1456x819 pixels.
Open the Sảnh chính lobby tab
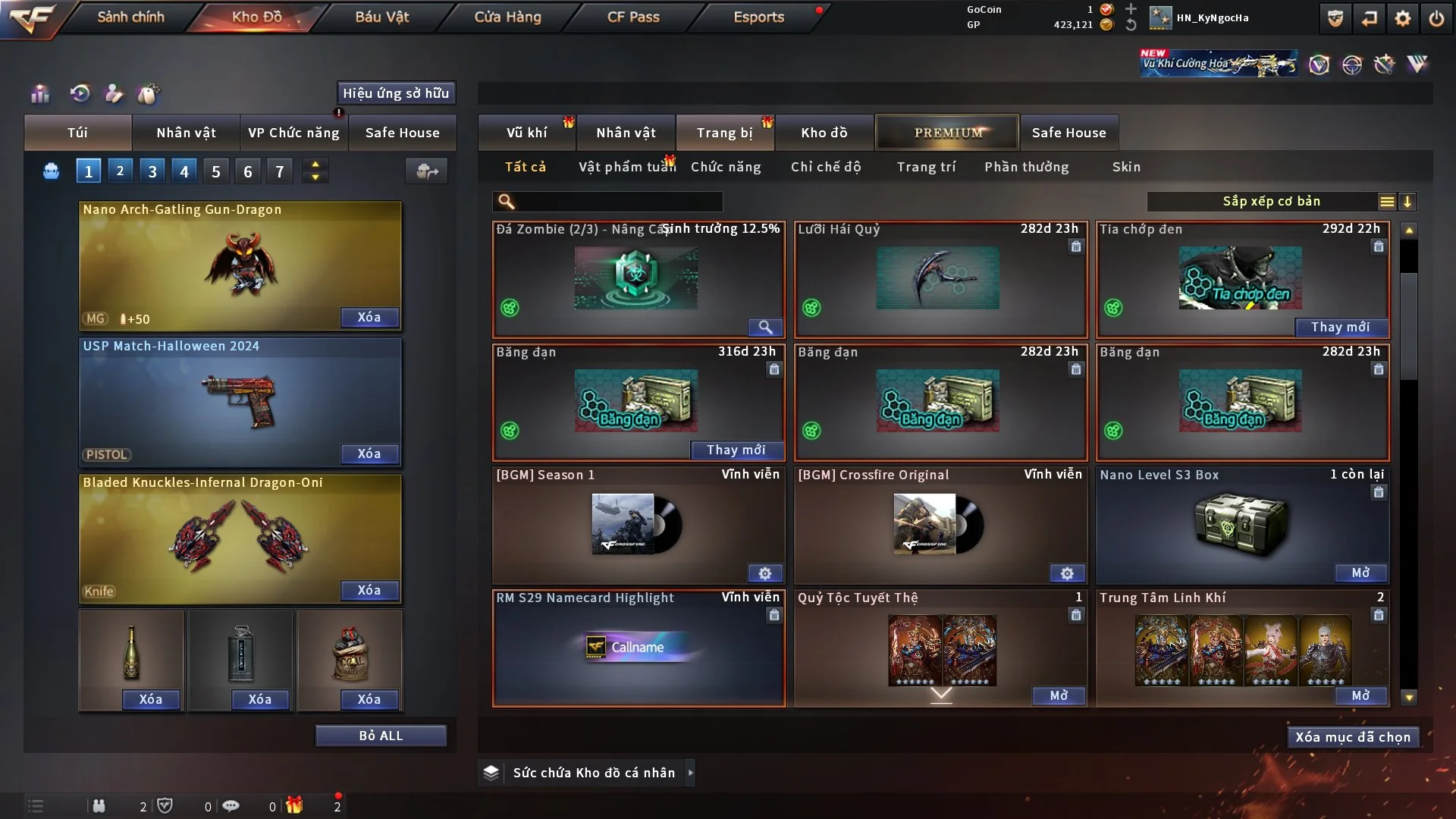click(130, 17)
